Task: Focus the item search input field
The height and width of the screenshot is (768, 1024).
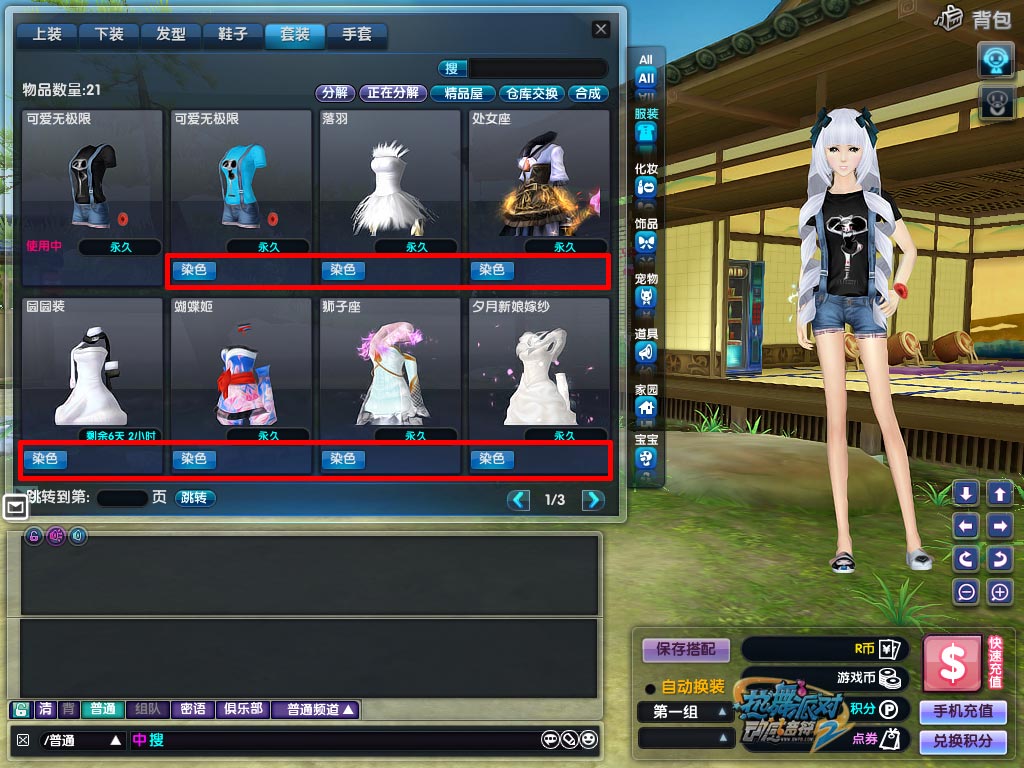Action: (x=538, y=69)
